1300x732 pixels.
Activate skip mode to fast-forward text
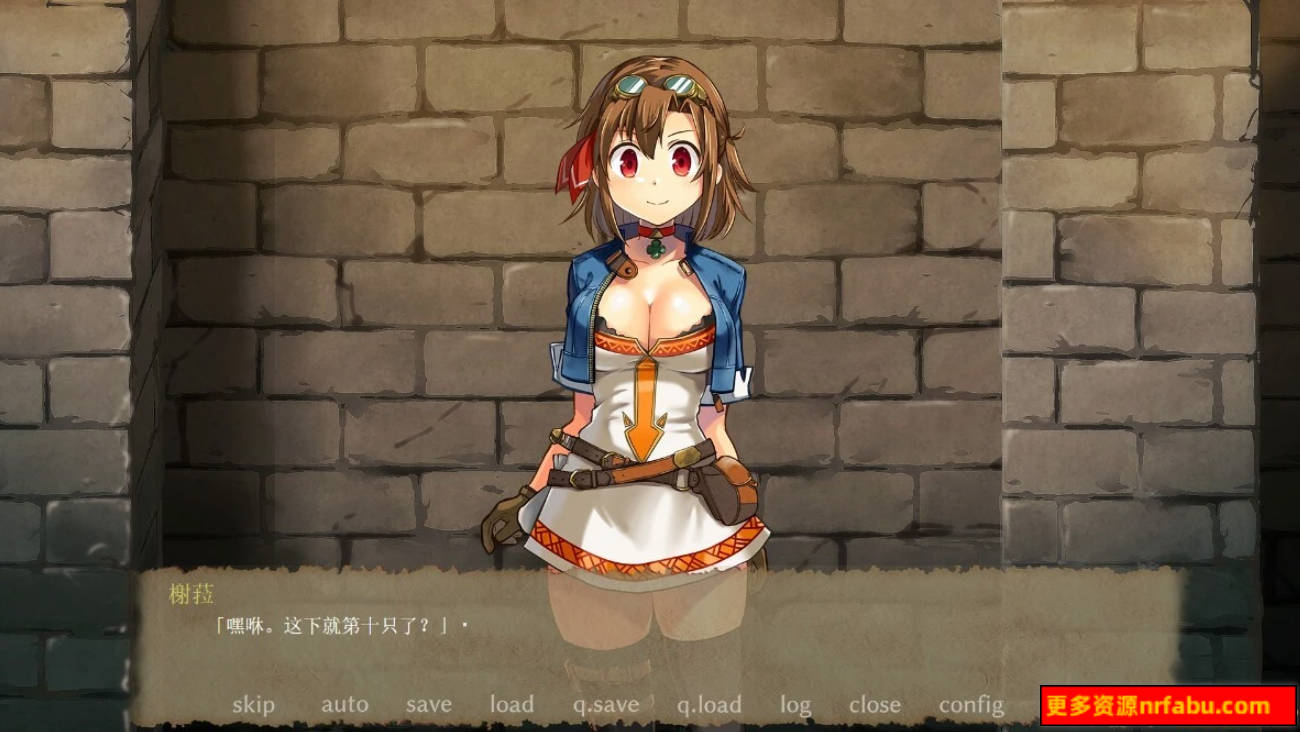[256, 704]
